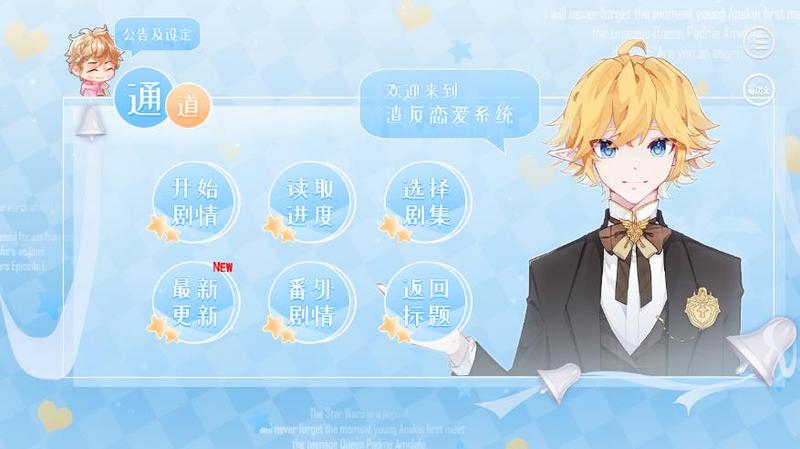This screenshot has height=449, width=800.
Task: Open the three-line hamburger menu icon
Action: pyautogui.click(x=760, y=42)
